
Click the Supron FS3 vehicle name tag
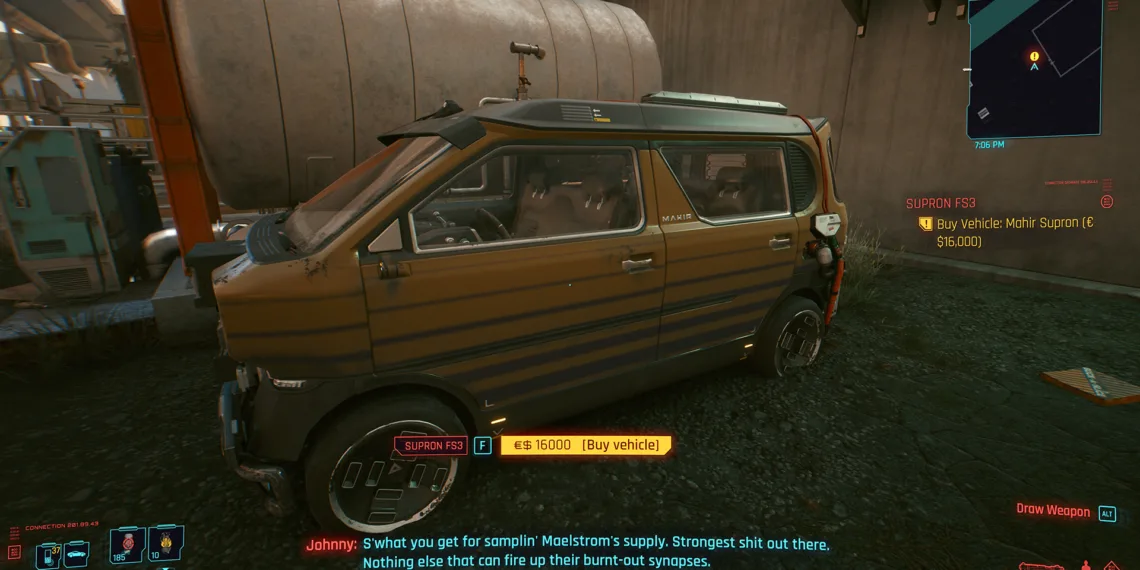(432, 445)
